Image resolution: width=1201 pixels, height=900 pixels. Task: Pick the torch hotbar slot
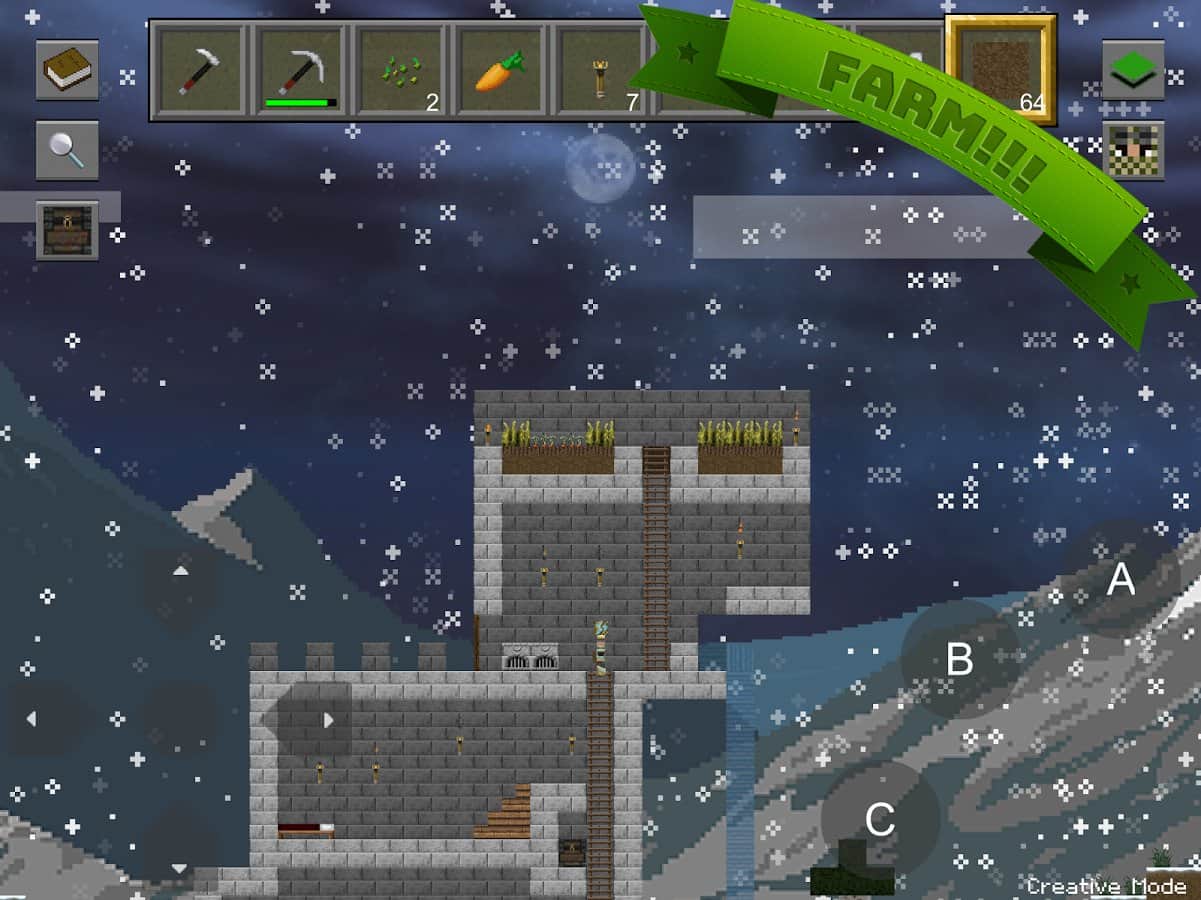[x=600, y=71]
